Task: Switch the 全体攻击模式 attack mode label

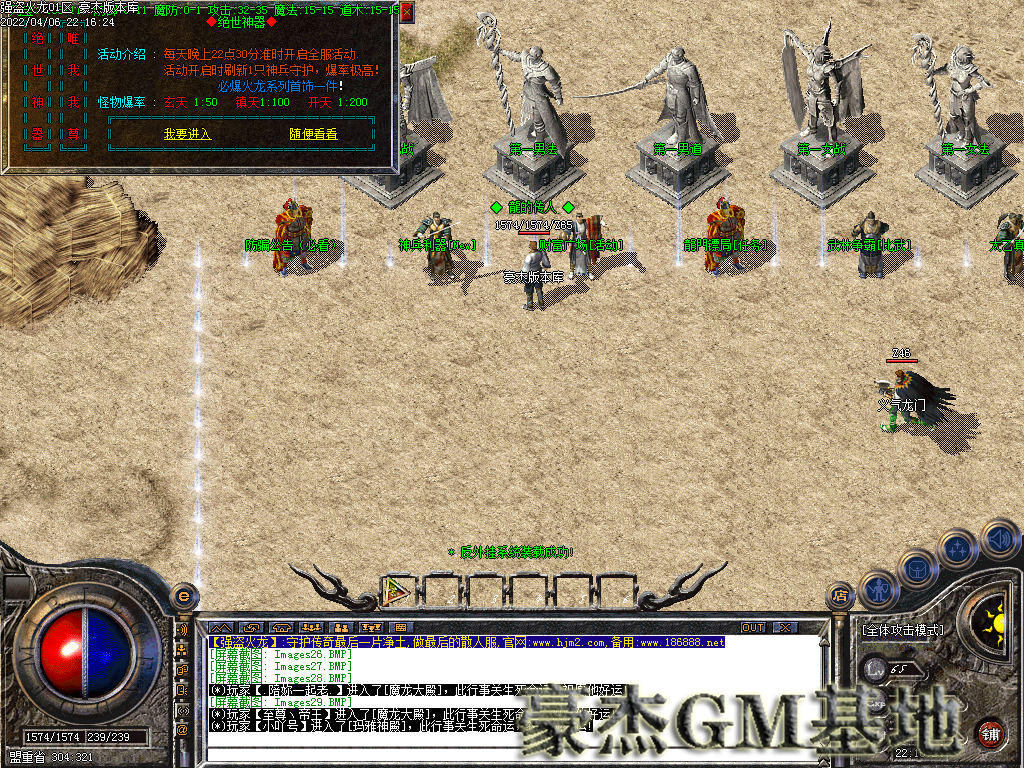Action: coord(901,631)
